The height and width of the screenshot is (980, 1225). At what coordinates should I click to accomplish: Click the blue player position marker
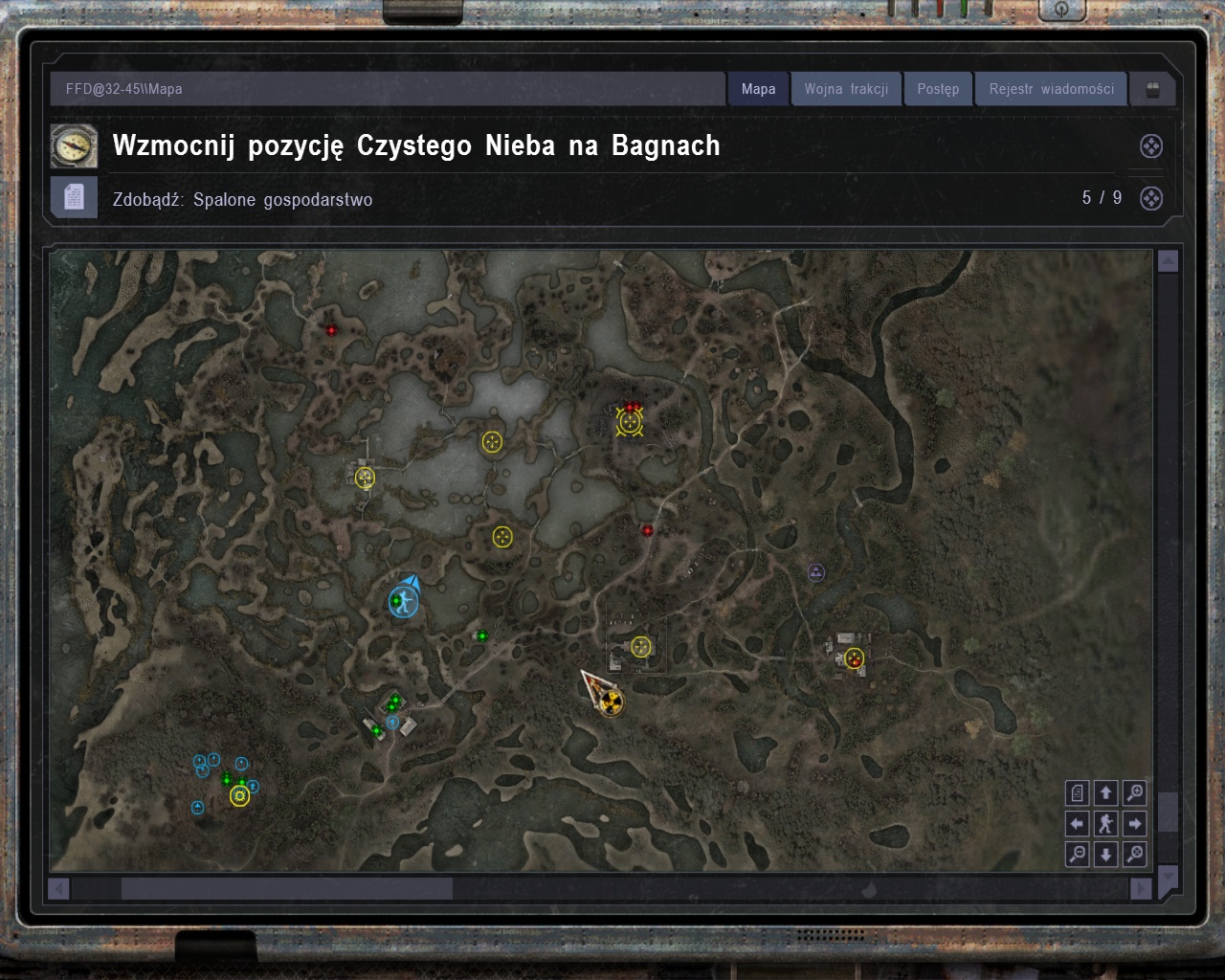click(403, 601)
